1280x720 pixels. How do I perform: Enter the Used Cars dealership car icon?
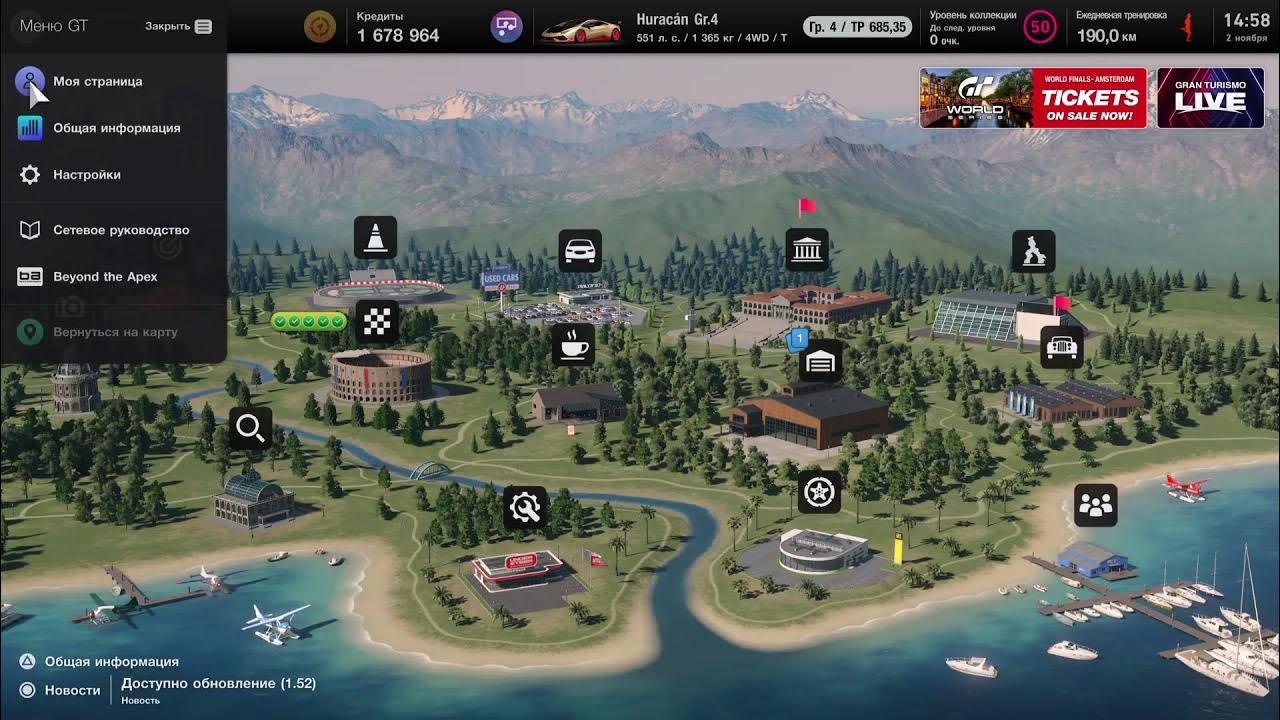(x=580, y=251)
